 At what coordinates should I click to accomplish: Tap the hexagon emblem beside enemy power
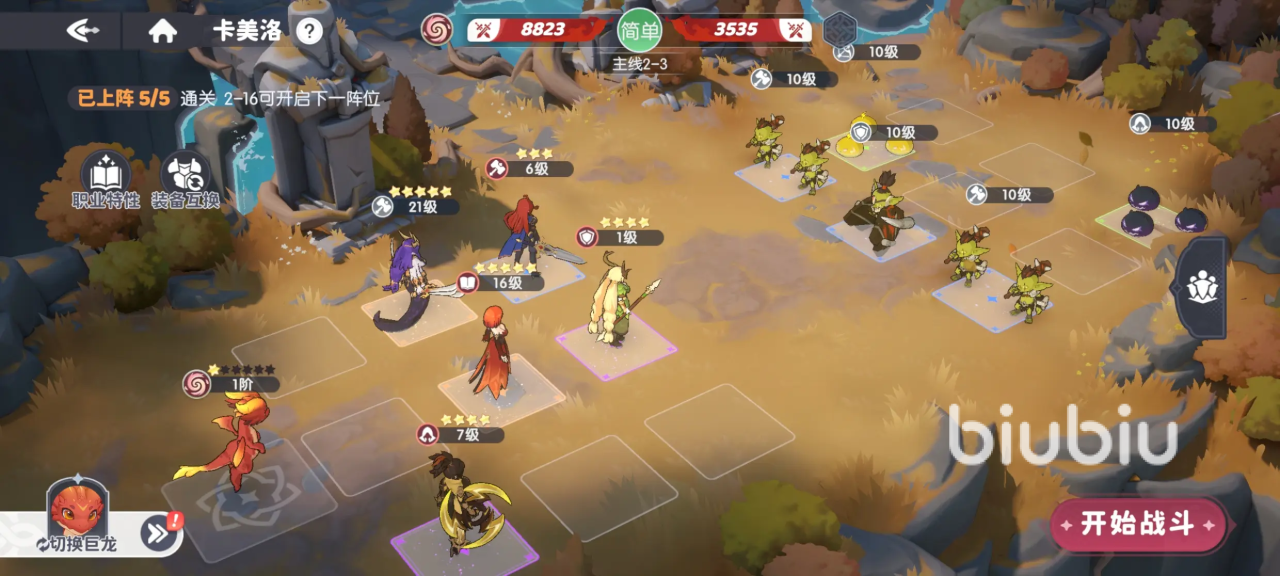click(x=840, y=30)
